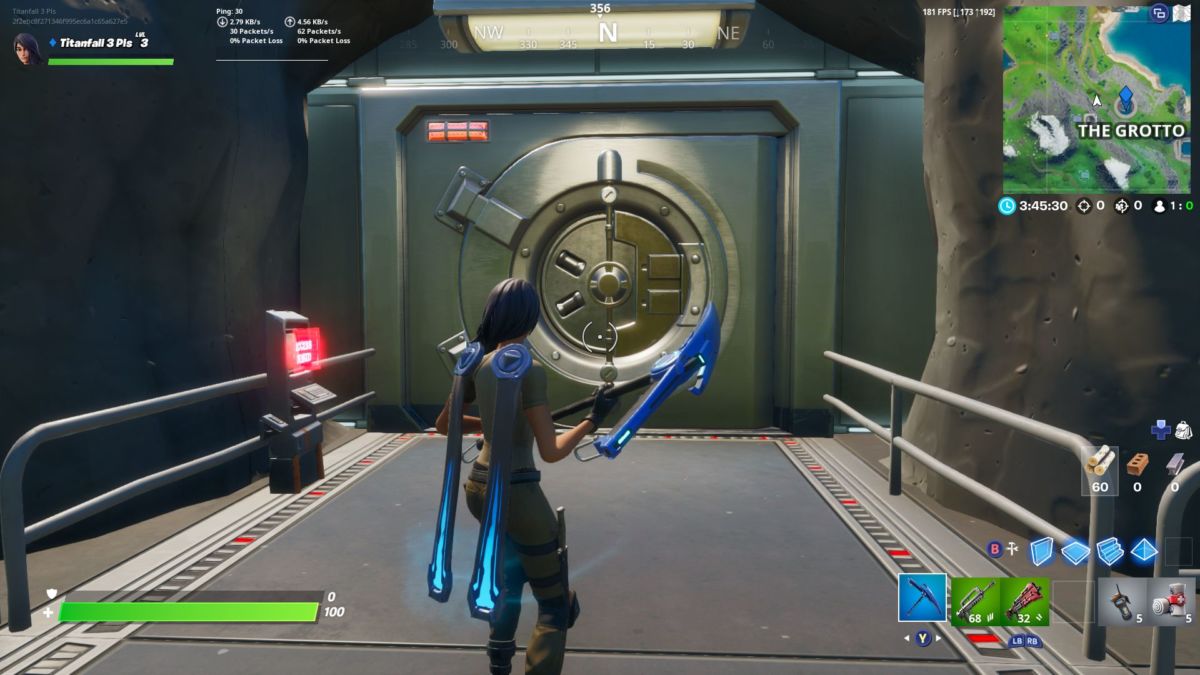Open the backpack inventory icon

click(1182, 430)
